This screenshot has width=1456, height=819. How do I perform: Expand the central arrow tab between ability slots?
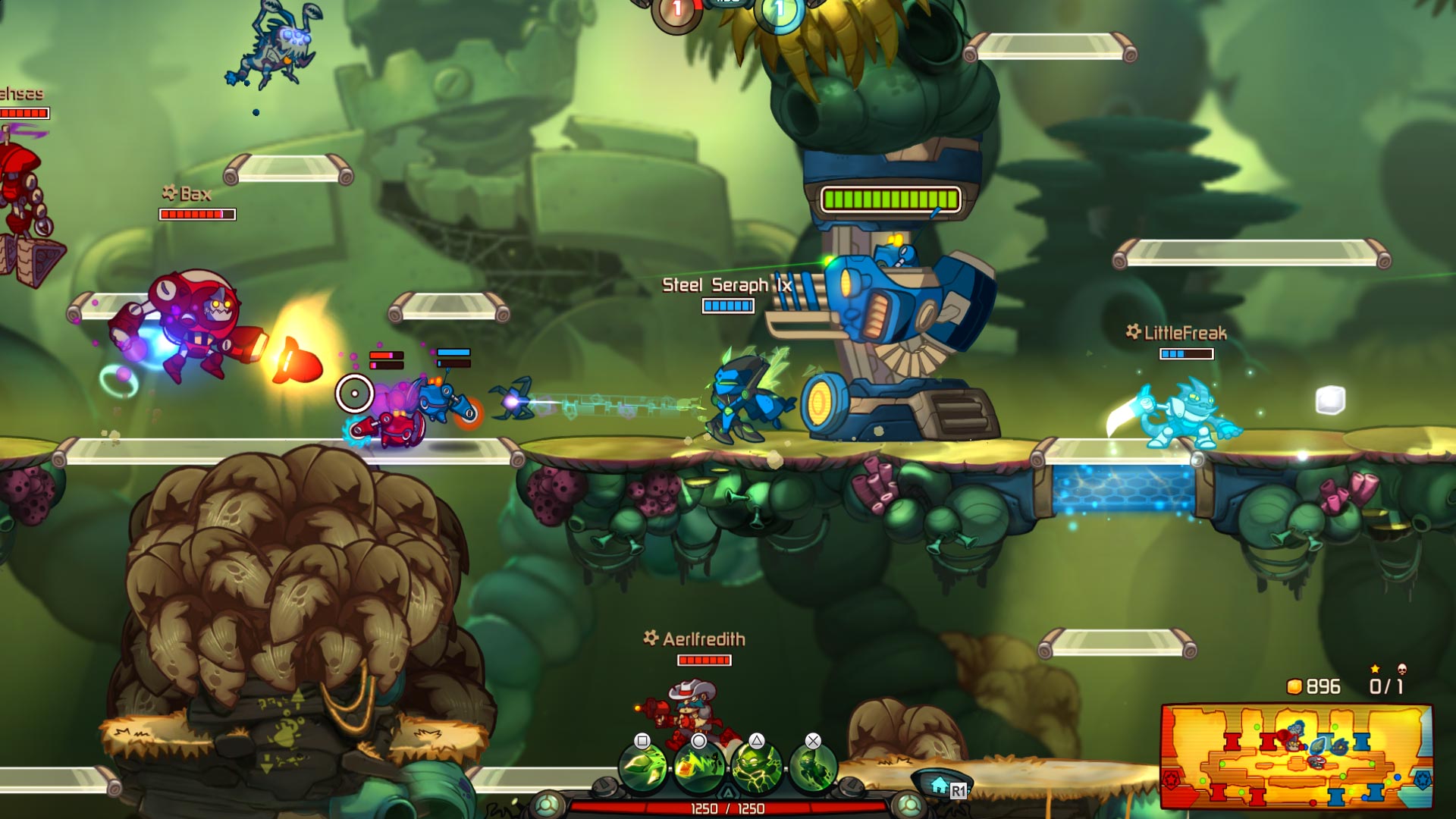click(x=730, y=792)
